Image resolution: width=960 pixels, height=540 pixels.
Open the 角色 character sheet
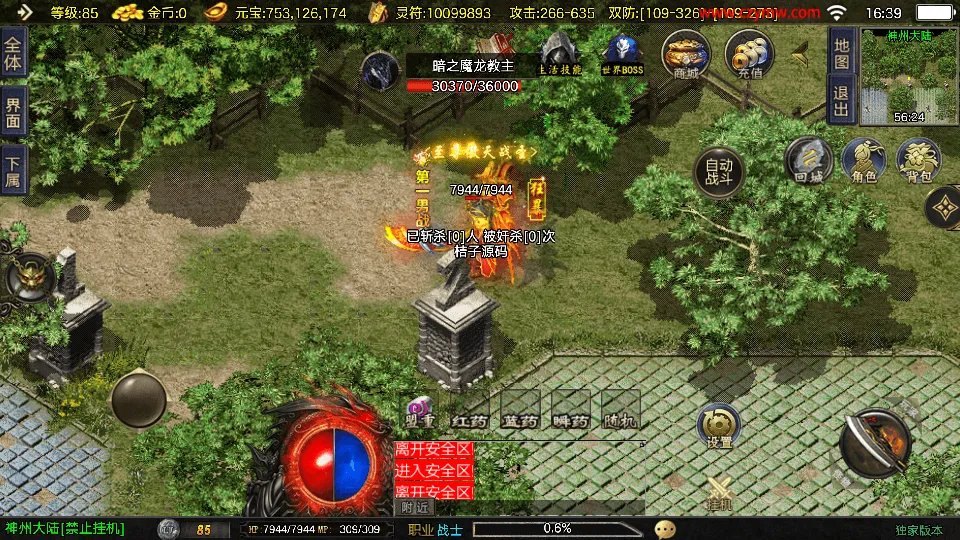point(864,160)
